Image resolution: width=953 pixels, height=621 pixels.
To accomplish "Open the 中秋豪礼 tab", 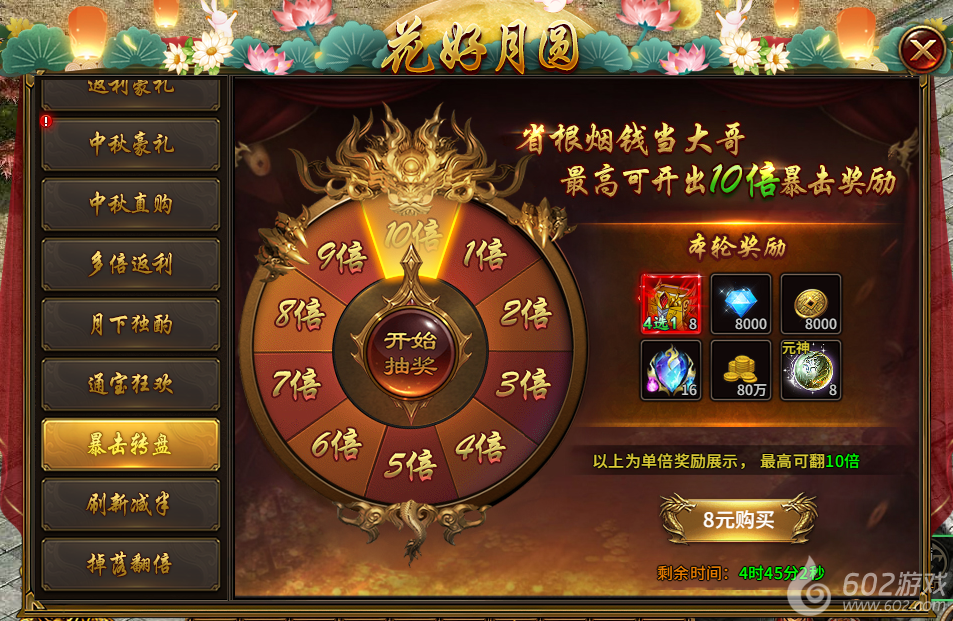I will (131, 144).
